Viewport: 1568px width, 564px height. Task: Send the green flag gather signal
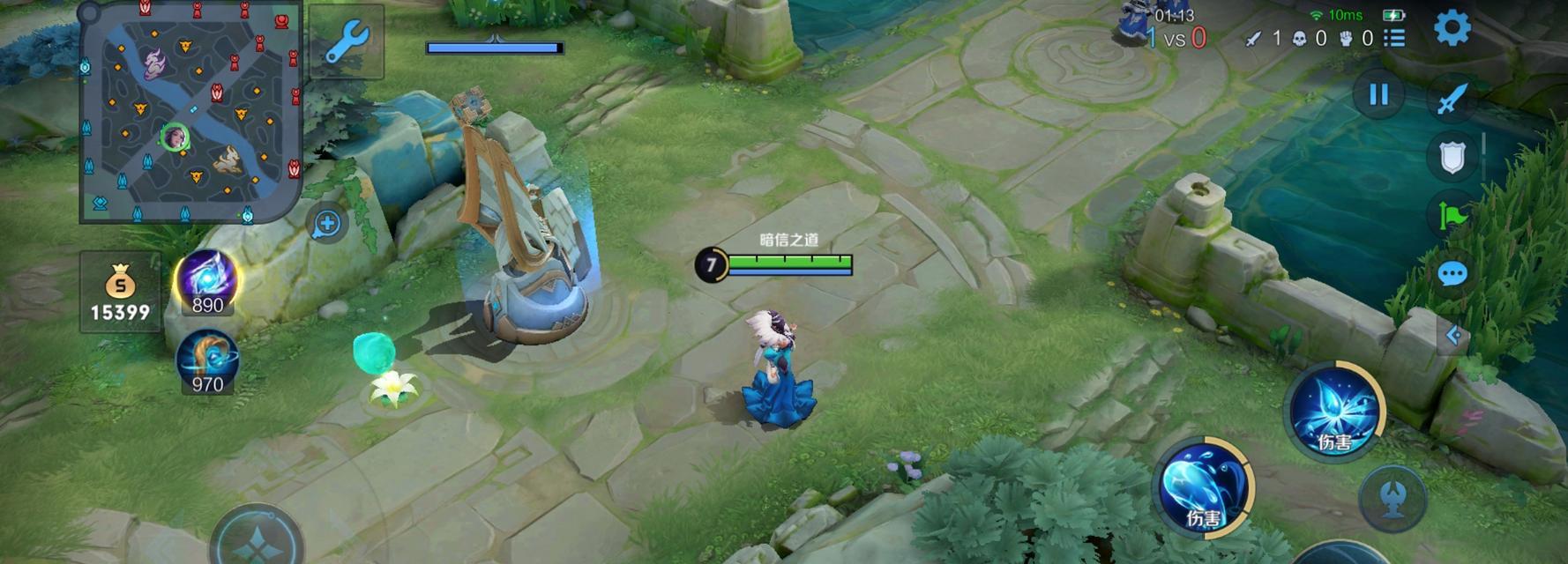click(x=1452, y=214)
